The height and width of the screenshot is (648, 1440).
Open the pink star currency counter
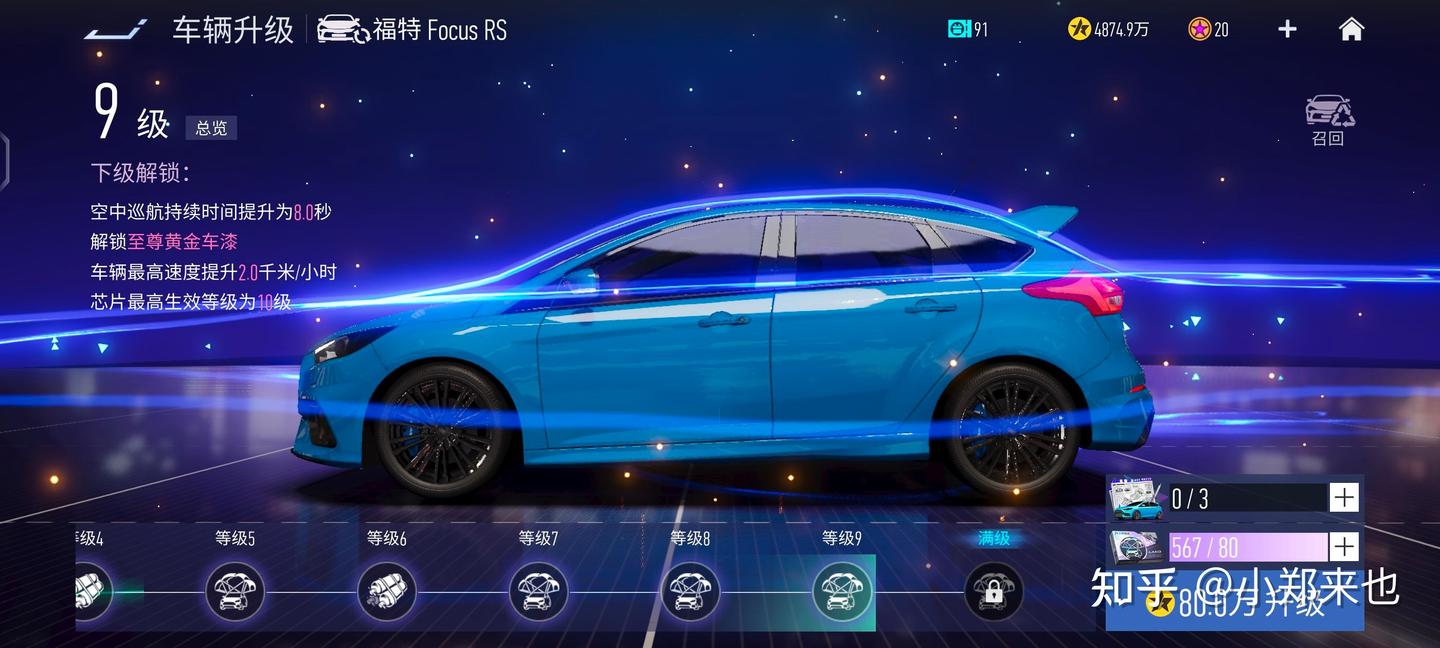pos(1208,30)
